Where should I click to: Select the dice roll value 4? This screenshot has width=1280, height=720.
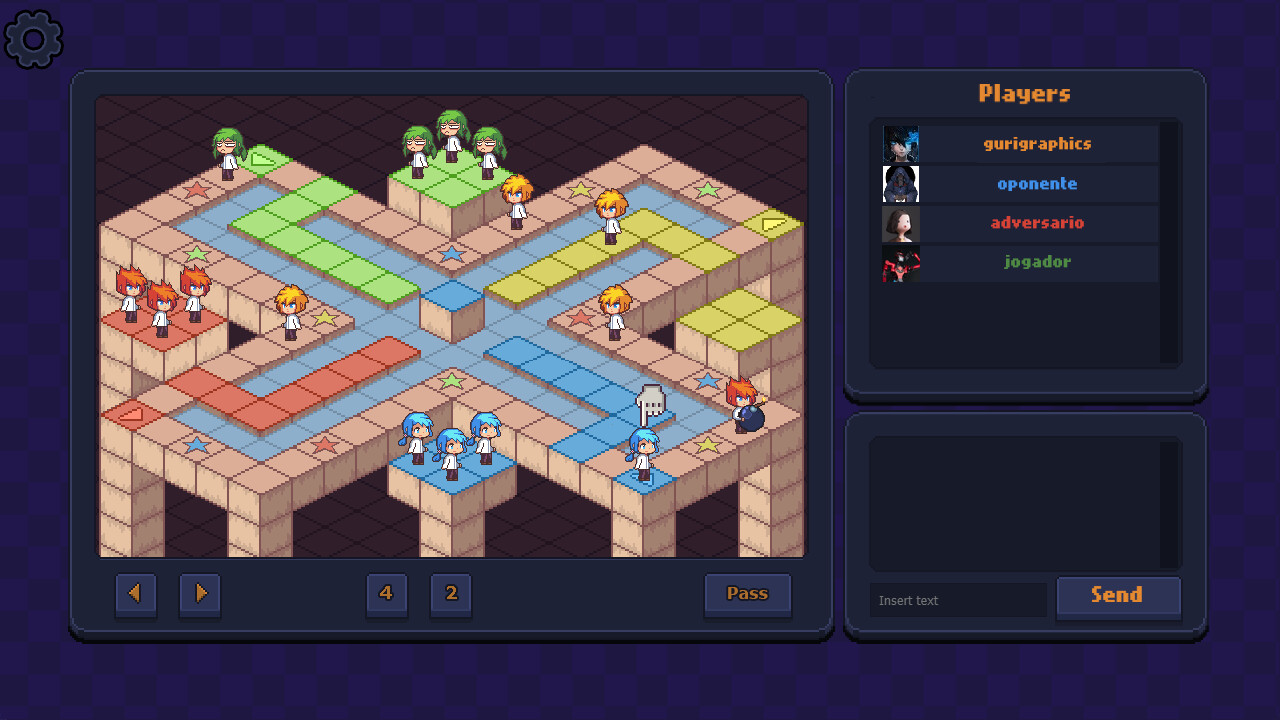387,593
